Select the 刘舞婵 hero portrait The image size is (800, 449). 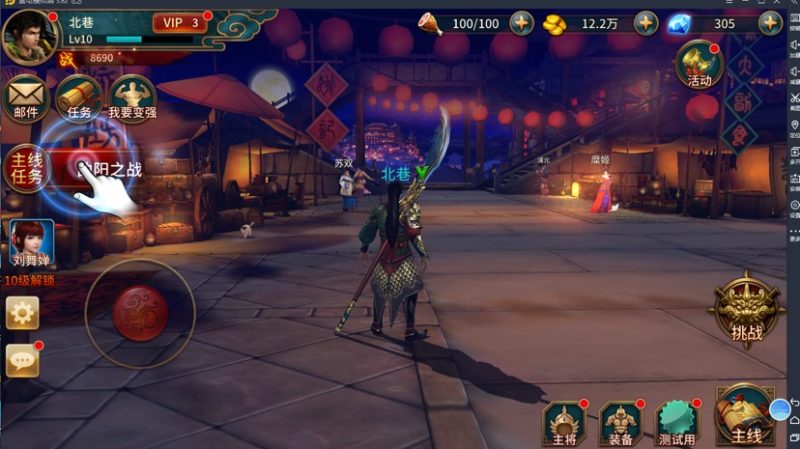coord(29,244)
